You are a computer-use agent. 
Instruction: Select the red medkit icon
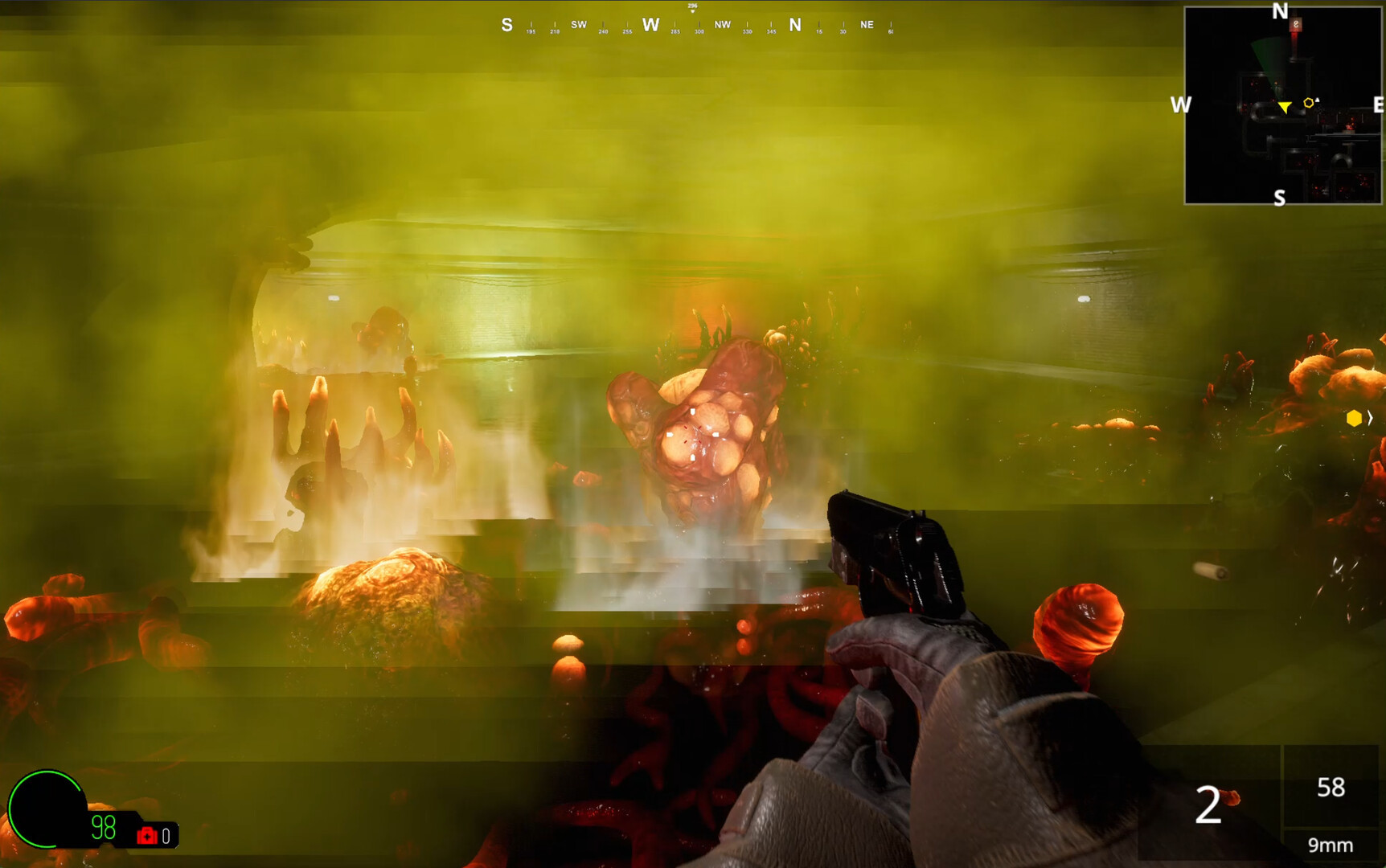click(146, 836)
